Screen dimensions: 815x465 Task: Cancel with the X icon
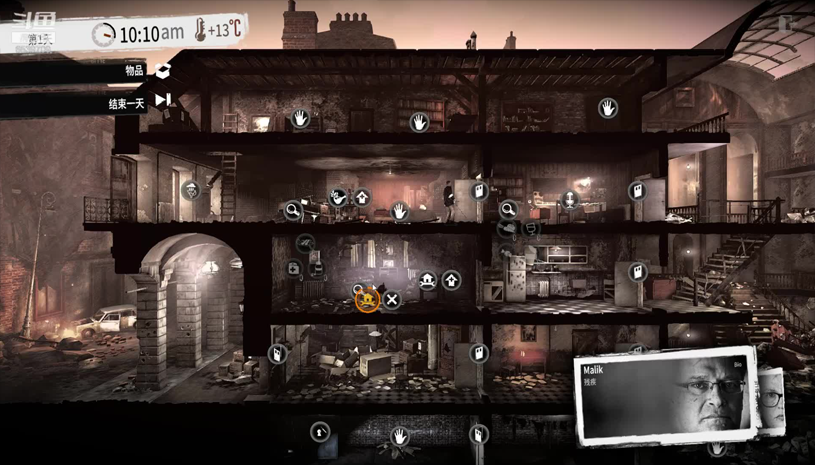[393, 299]
